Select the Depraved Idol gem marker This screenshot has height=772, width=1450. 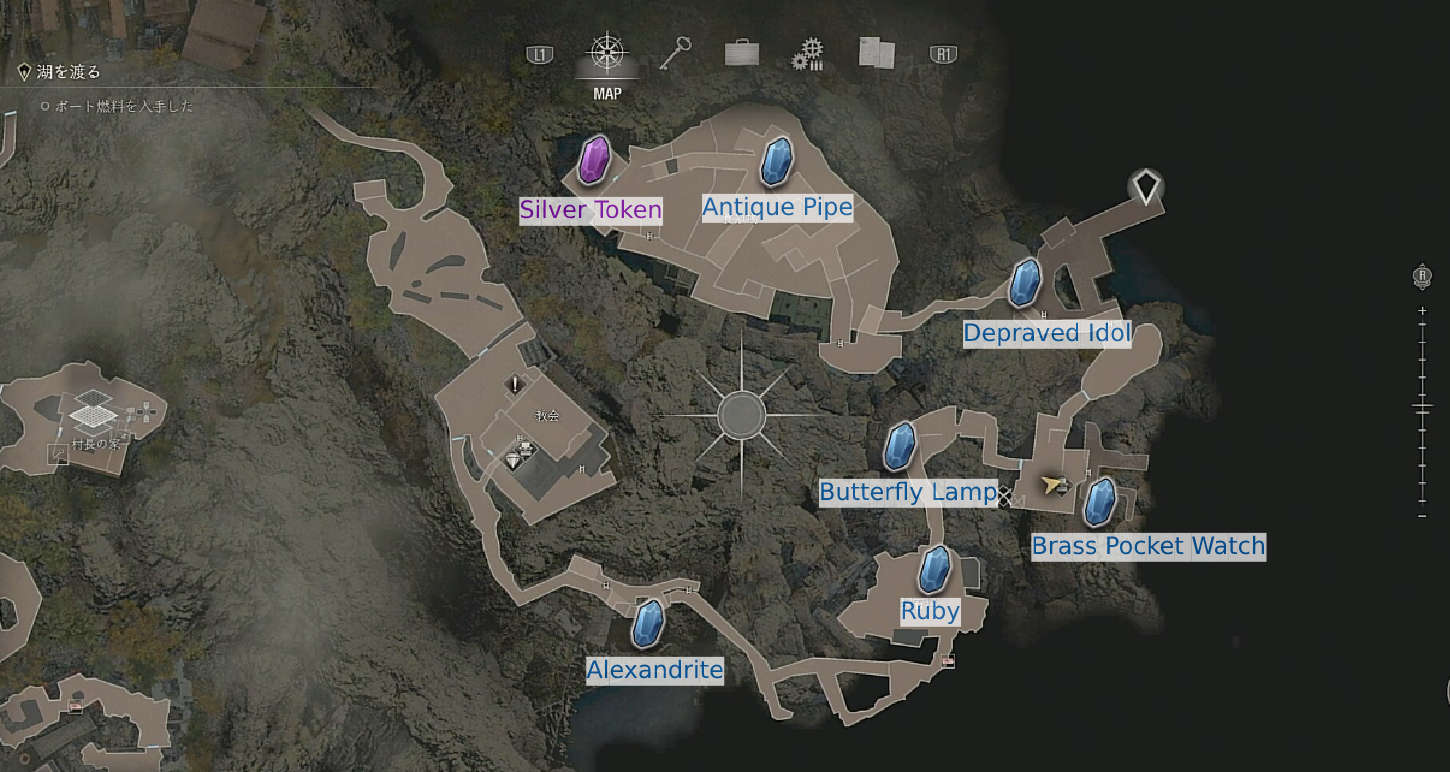tap(1025, 283)
